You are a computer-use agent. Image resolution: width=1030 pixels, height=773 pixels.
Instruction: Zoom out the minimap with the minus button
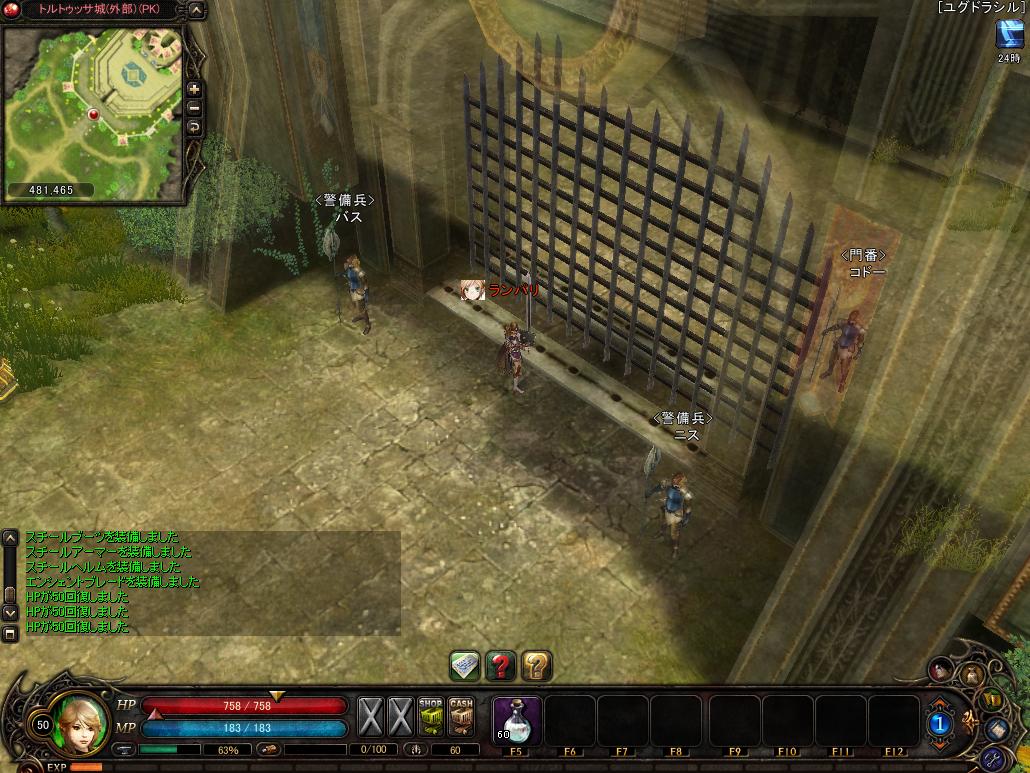pyautogui.click(x=194, y=108)
